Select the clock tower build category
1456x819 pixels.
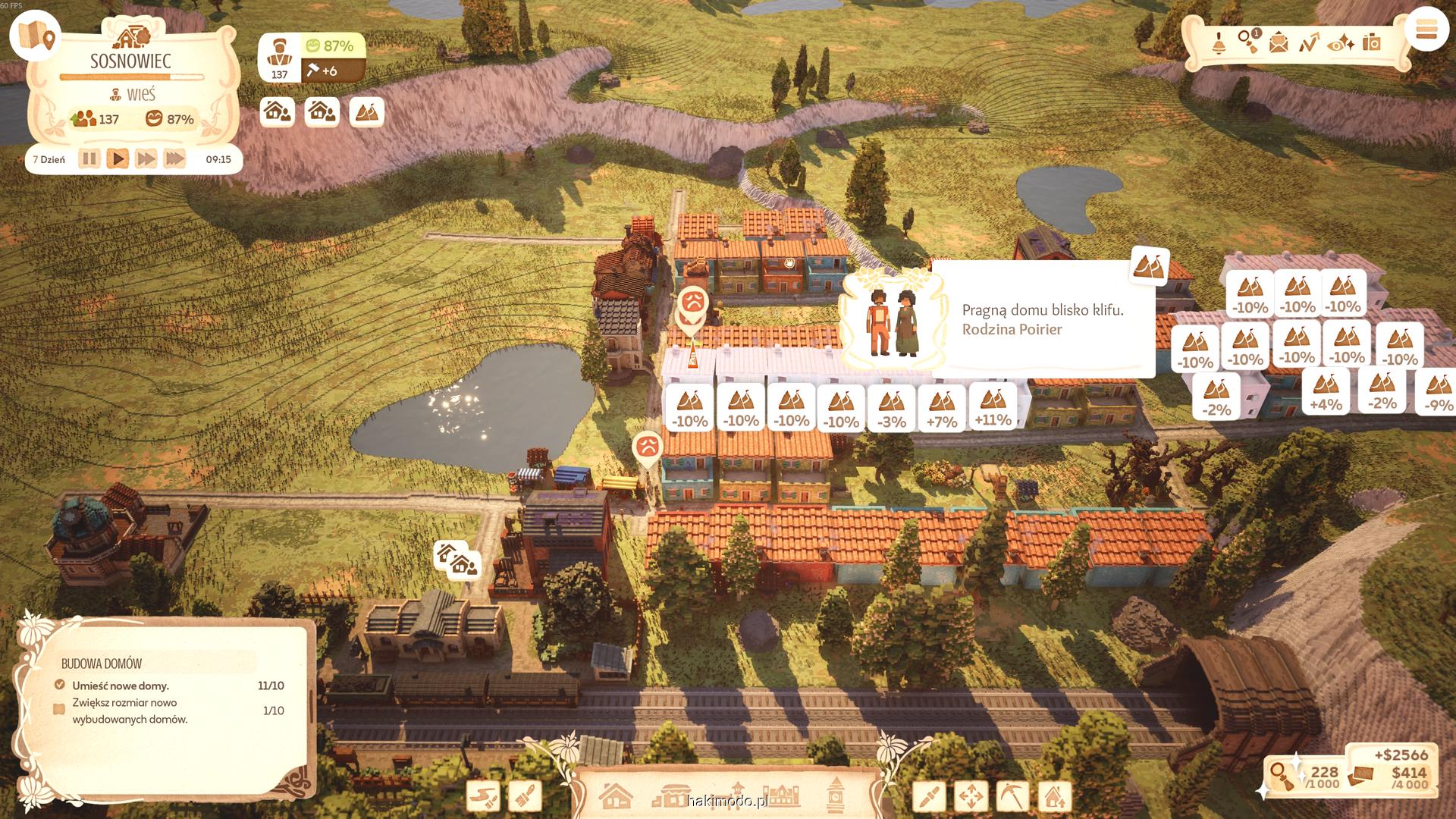(x=836, y=795)
